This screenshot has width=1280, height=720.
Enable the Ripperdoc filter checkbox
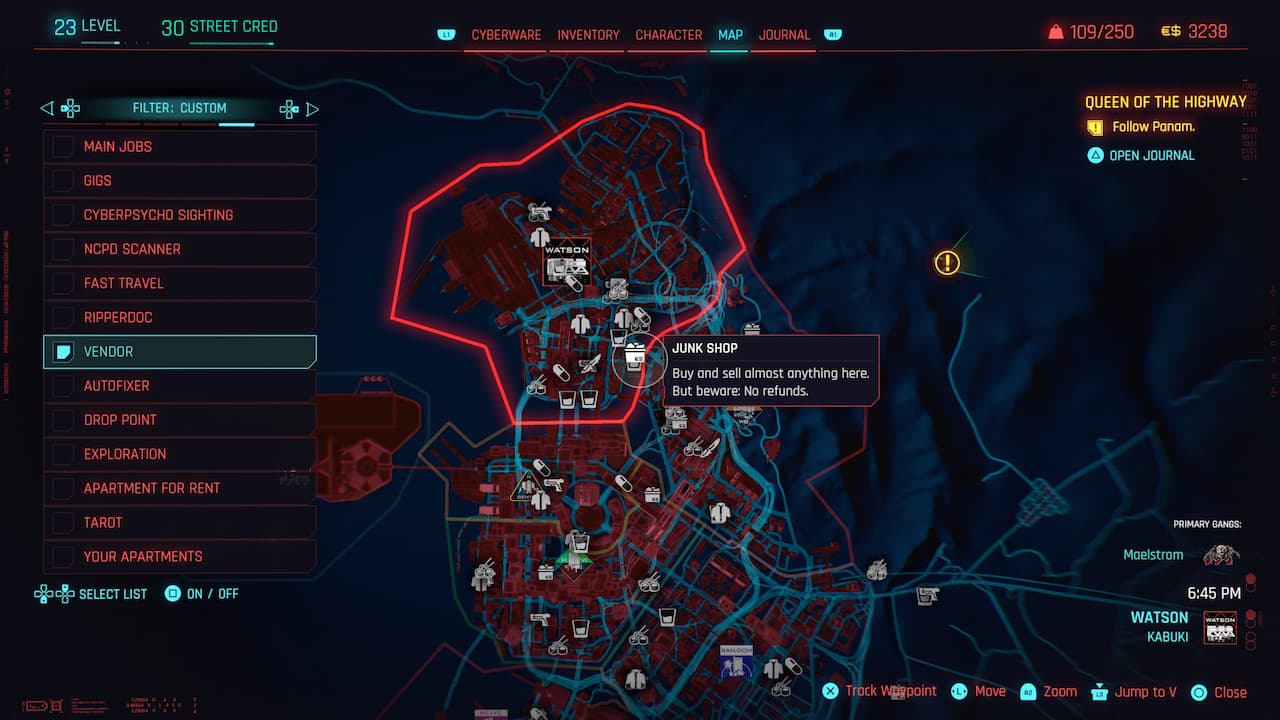coord(60,317)
